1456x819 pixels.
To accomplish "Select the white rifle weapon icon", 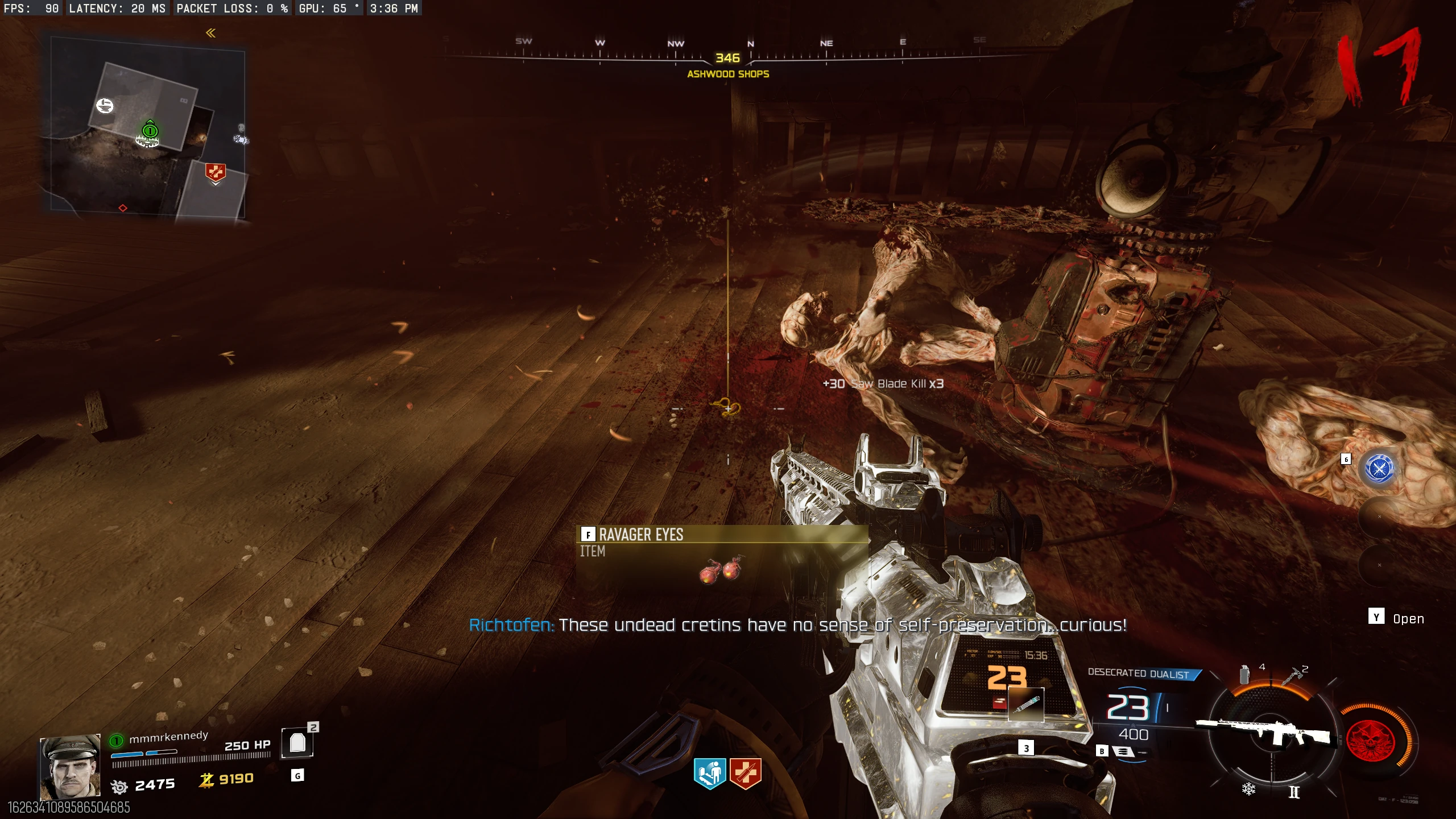I will pyautogui.click(x=1268, y=731).
